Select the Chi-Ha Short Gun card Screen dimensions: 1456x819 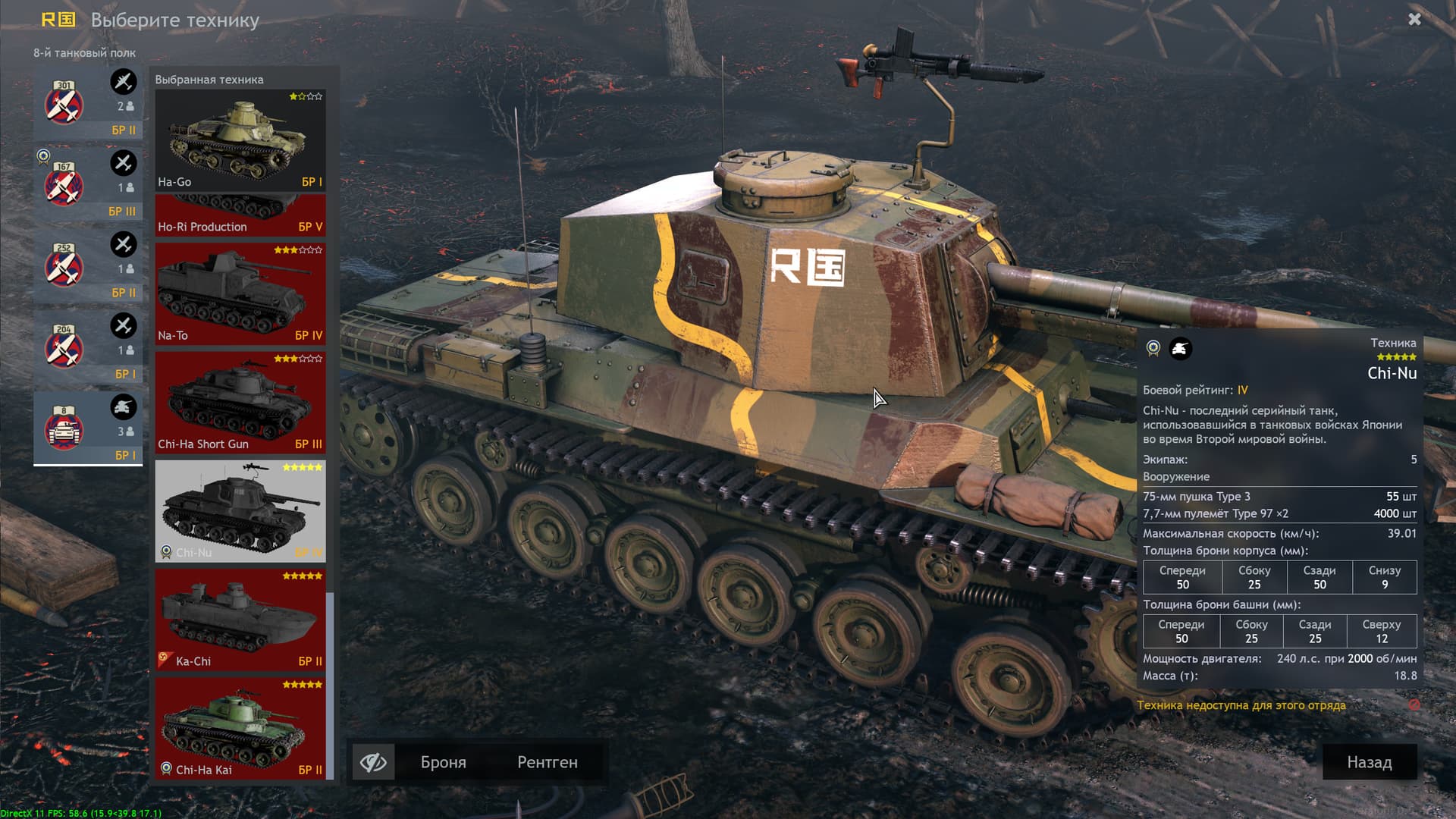(x=240, y=403)
